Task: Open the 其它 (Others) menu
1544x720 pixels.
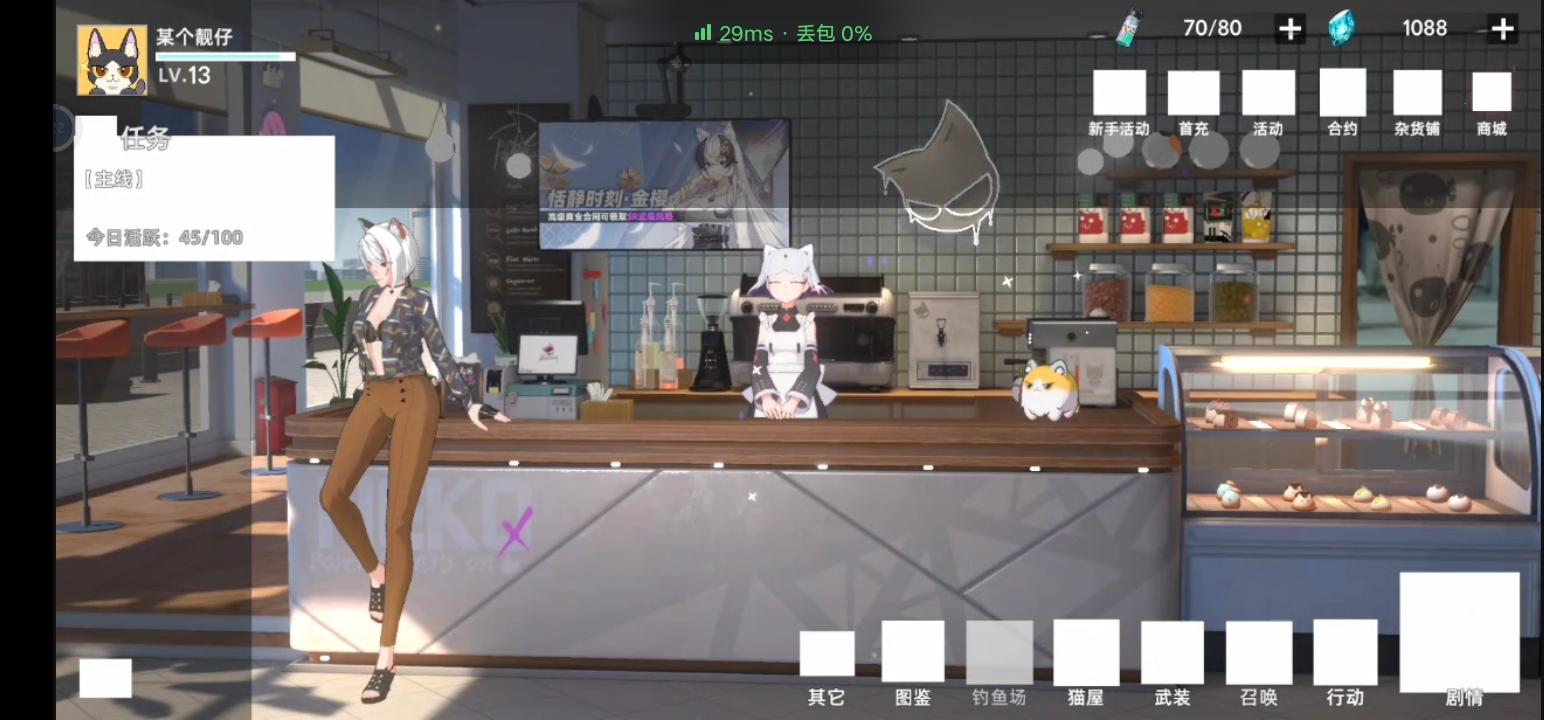Action: pos(826,655)
